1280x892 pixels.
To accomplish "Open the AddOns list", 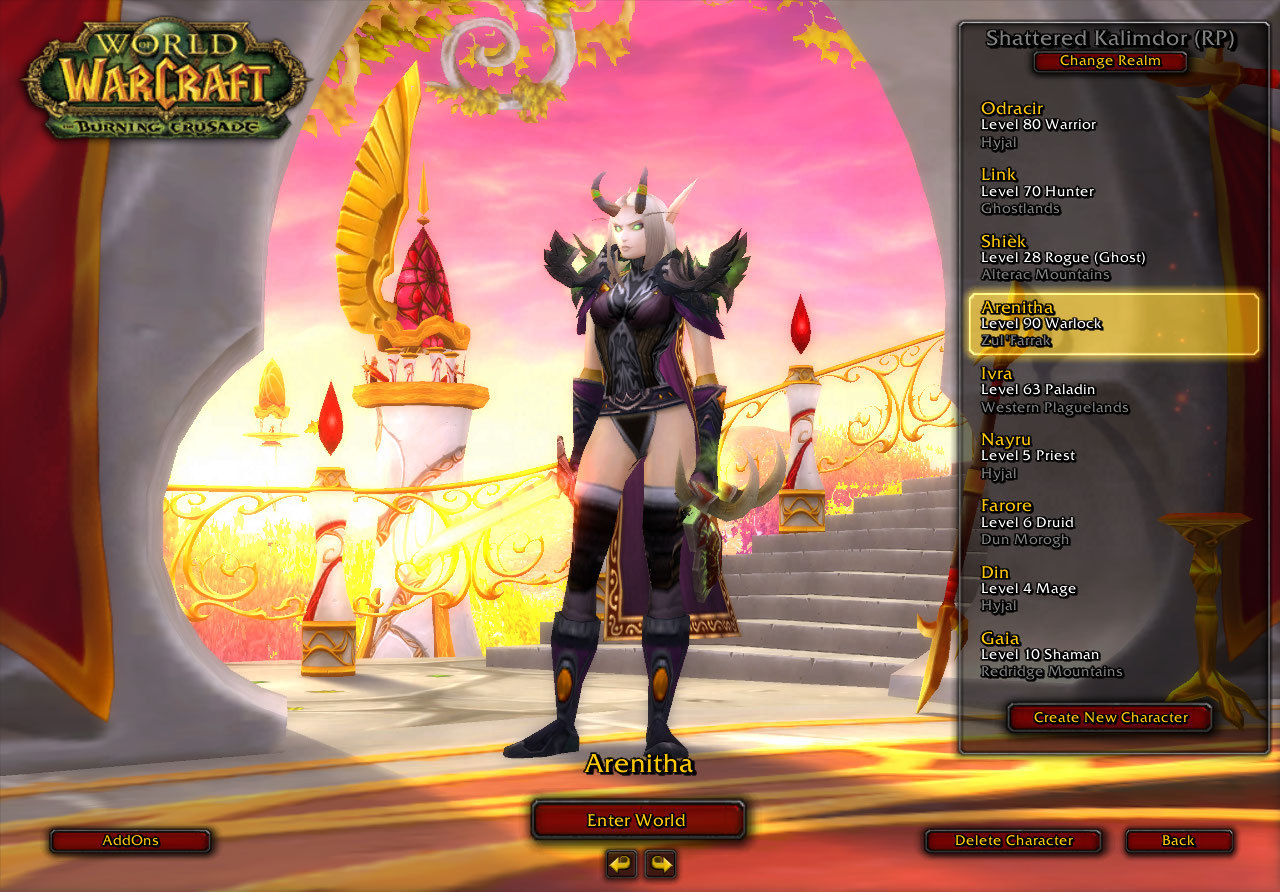I will [x=130, y=841].
